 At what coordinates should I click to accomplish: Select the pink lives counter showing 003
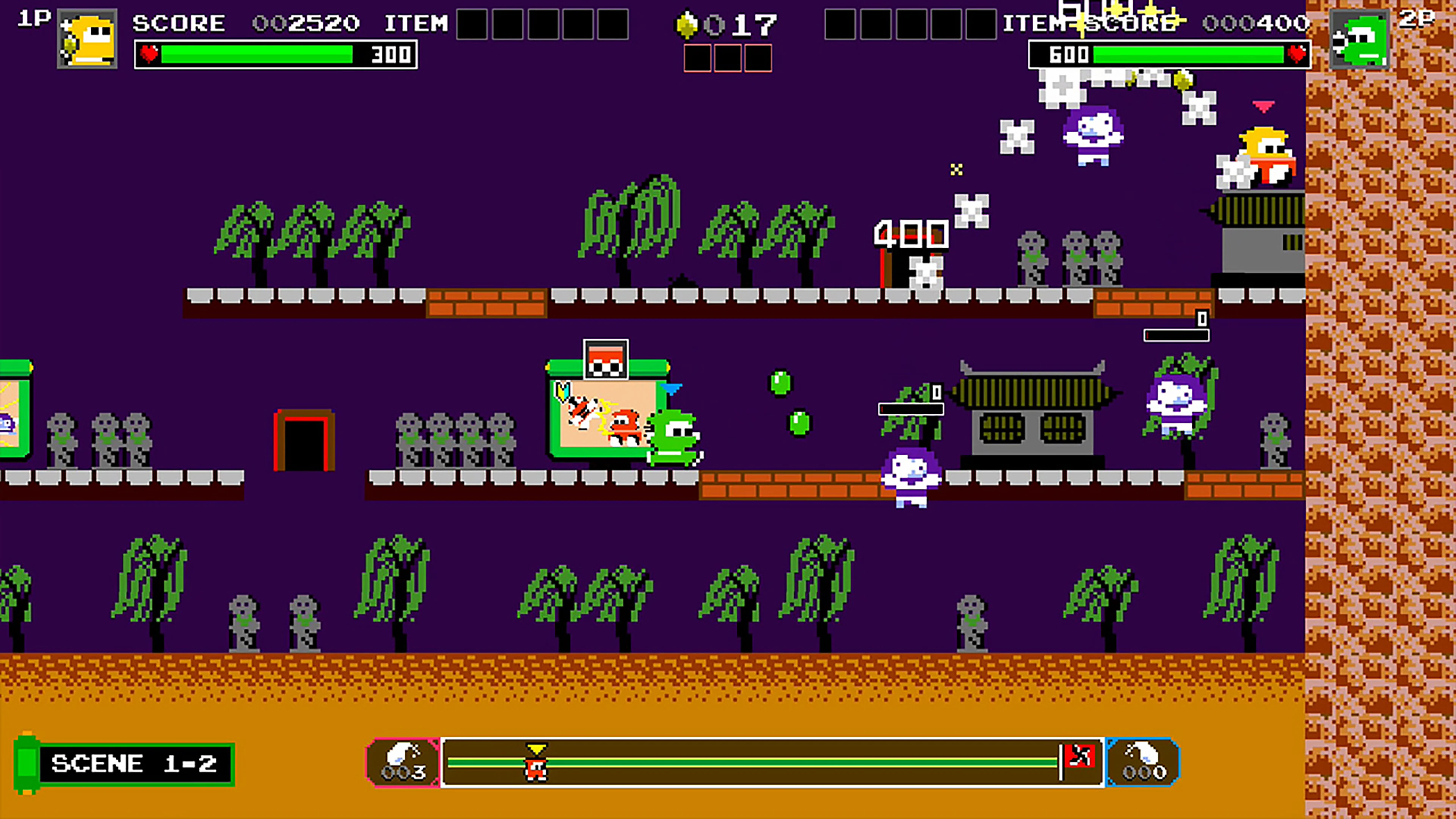pos(402,761)
